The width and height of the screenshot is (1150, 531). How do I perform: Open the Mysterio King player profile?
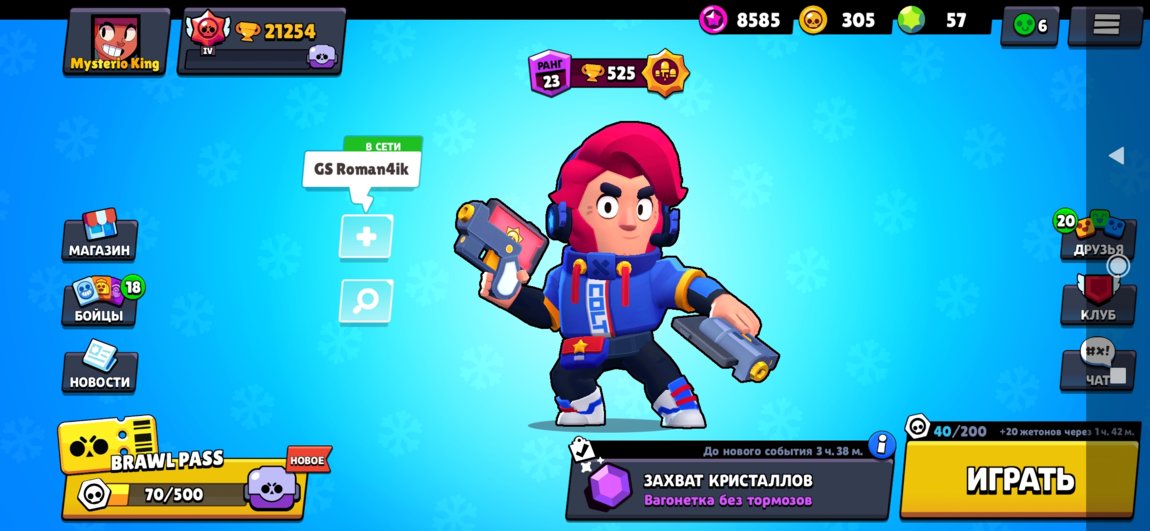[x=115, y=42]
